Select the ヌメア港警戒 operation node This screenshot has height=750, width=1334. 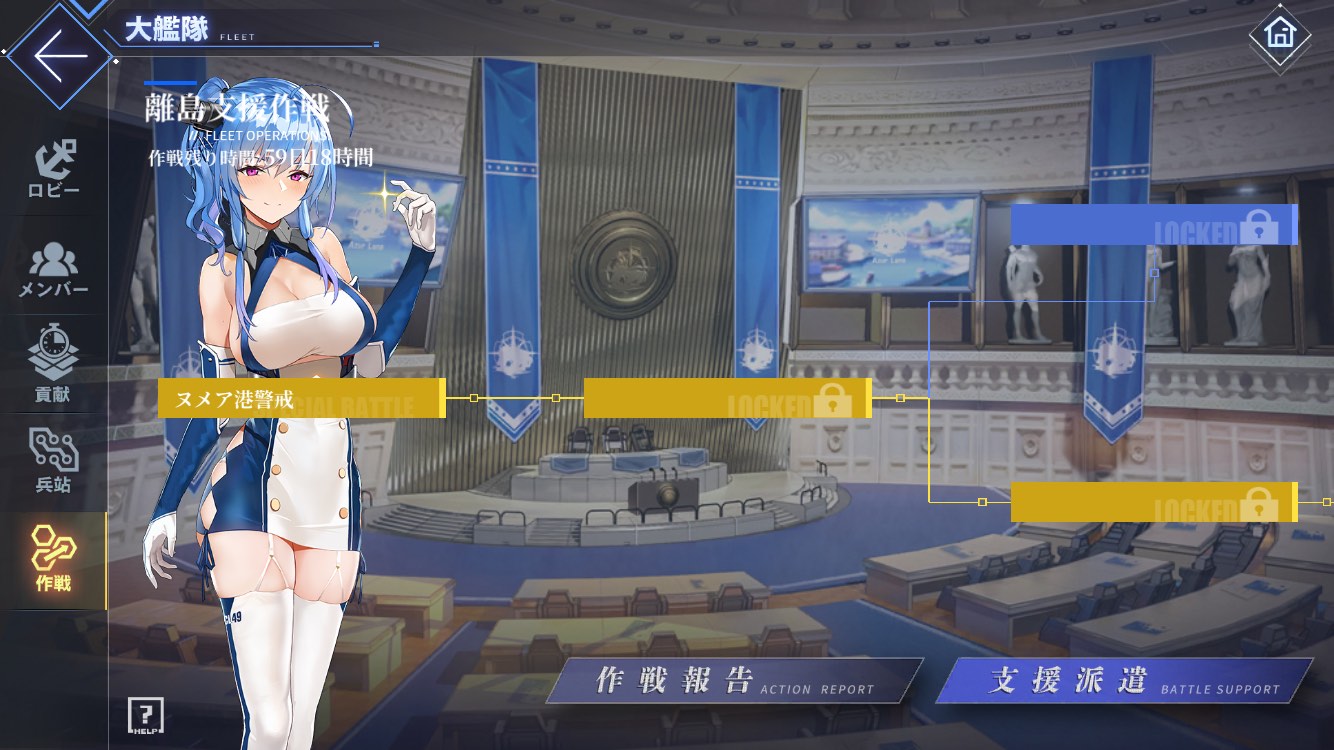[x=301, y=398]
